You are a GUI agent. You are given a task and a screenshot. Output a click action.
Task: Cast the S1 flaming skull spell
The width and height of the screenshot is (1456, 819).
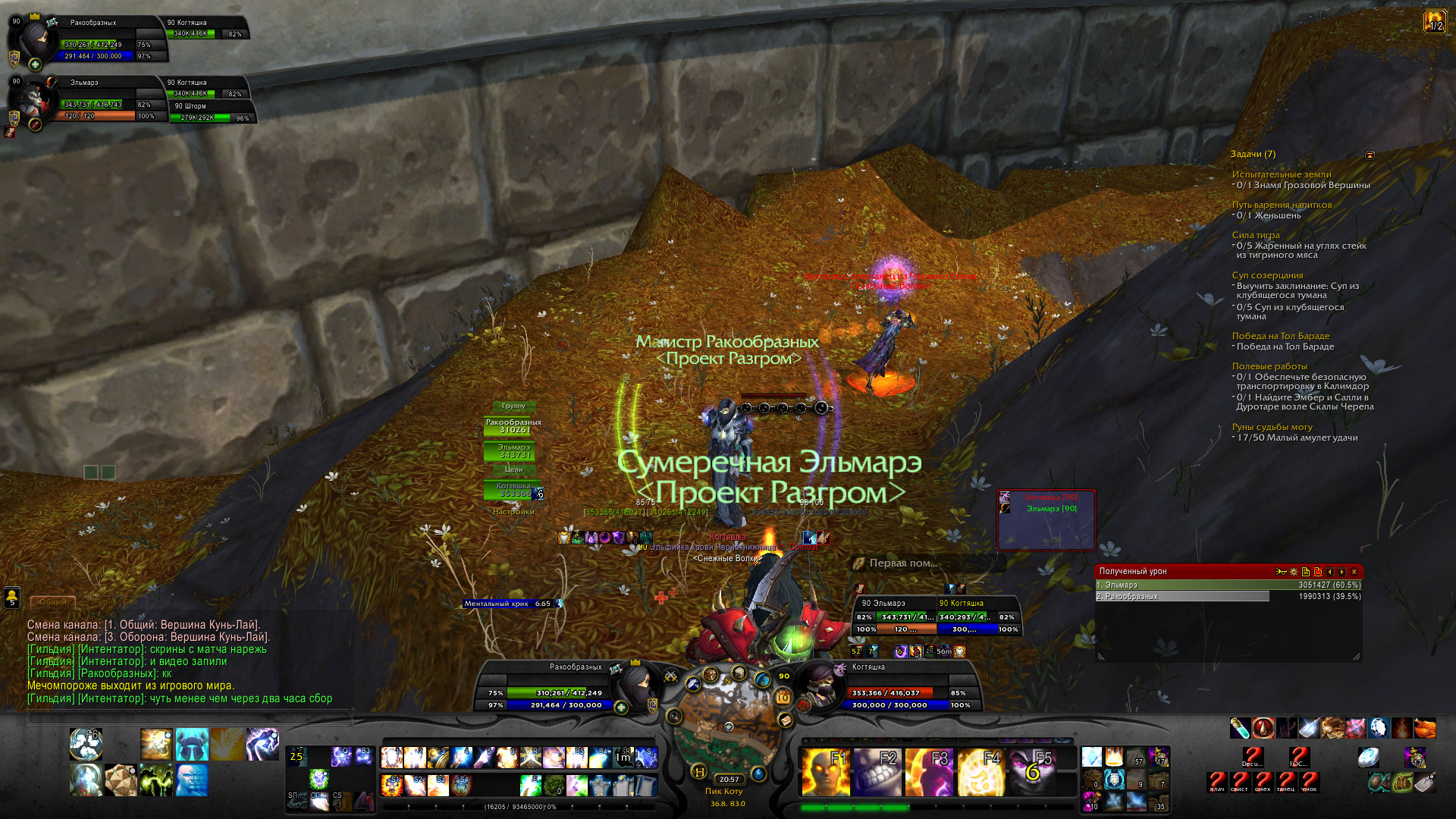click(391, 784)
